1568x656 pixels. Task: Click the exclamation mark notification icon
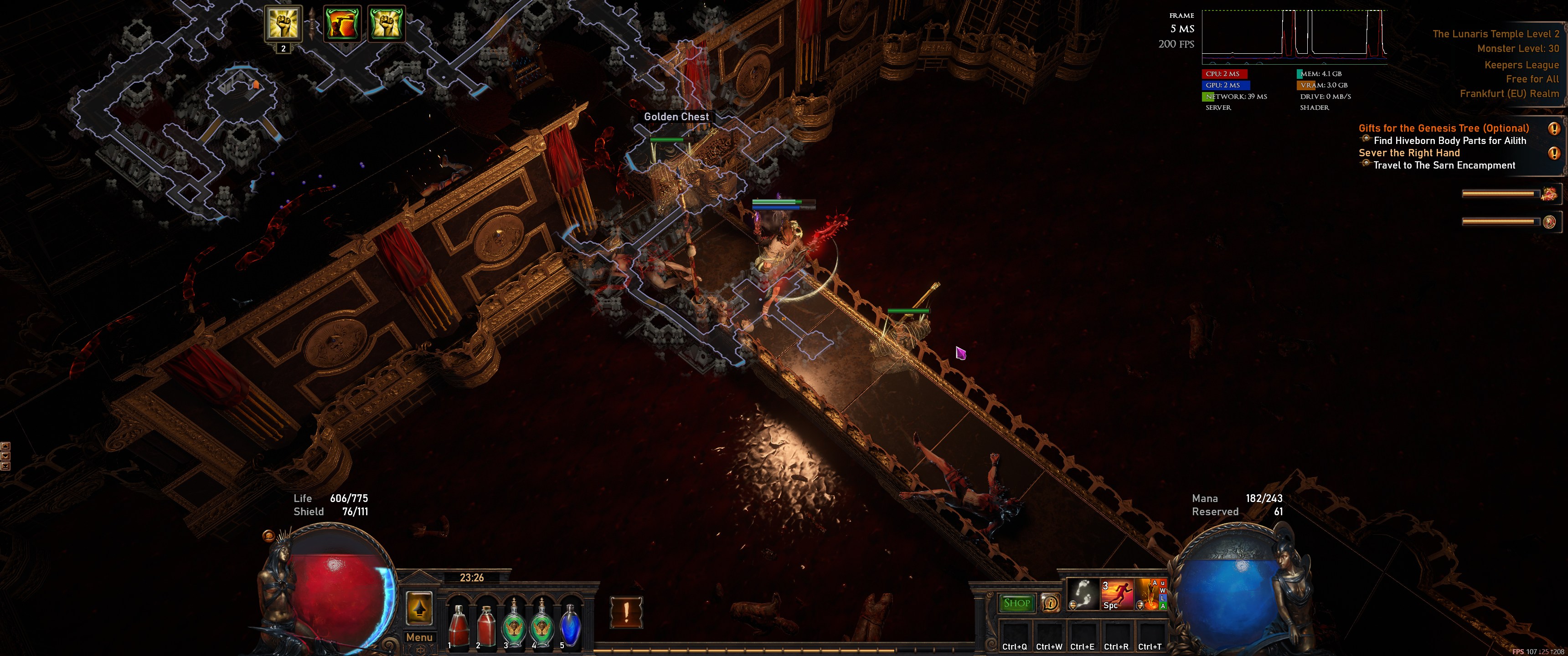click(x=626, y=611)
